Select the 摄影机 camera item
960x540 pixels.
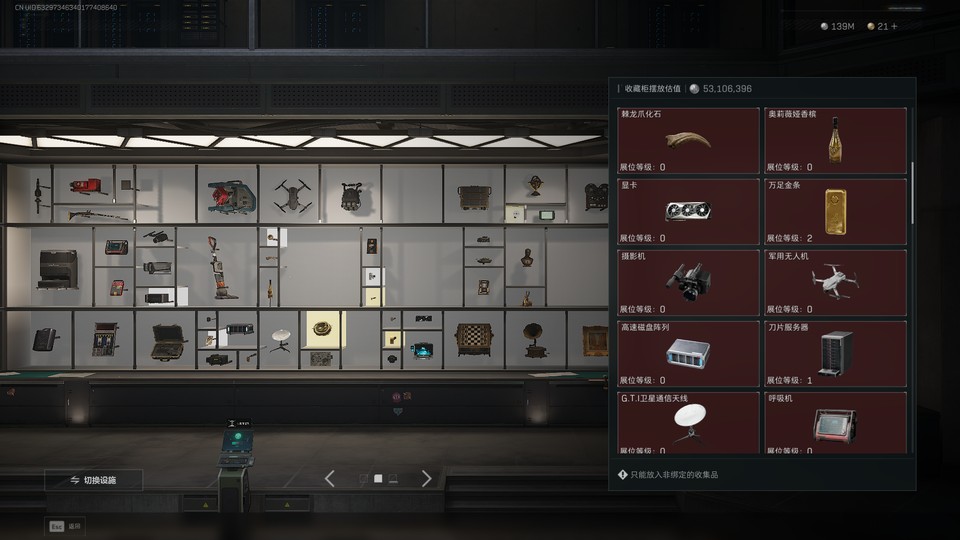[x=688, y=283]
